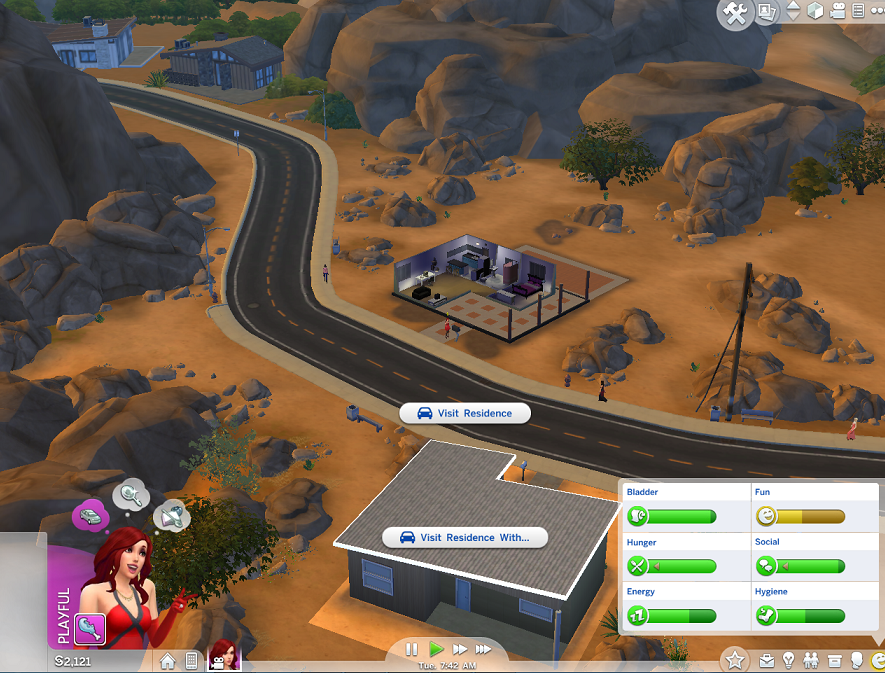Open camera controls video camera icon
The width and height of the screenshot is (885, 673).
coord(837,12)
